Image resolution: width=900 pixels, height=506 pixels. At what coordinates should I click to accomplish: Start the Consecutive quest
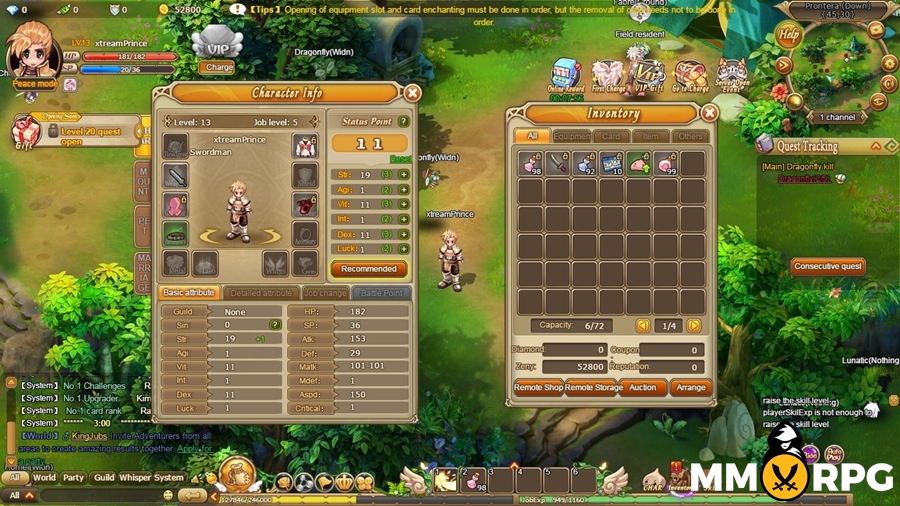(x=827, y=267)
